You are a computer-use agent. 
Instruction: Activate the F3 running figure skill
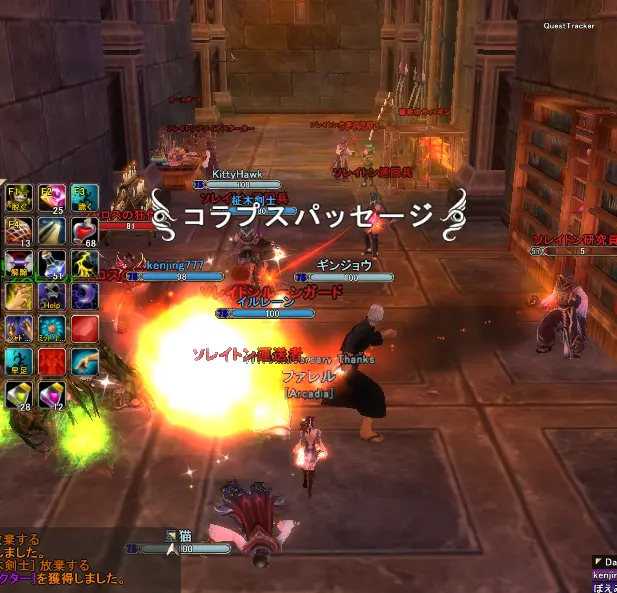tap(84, 199)
